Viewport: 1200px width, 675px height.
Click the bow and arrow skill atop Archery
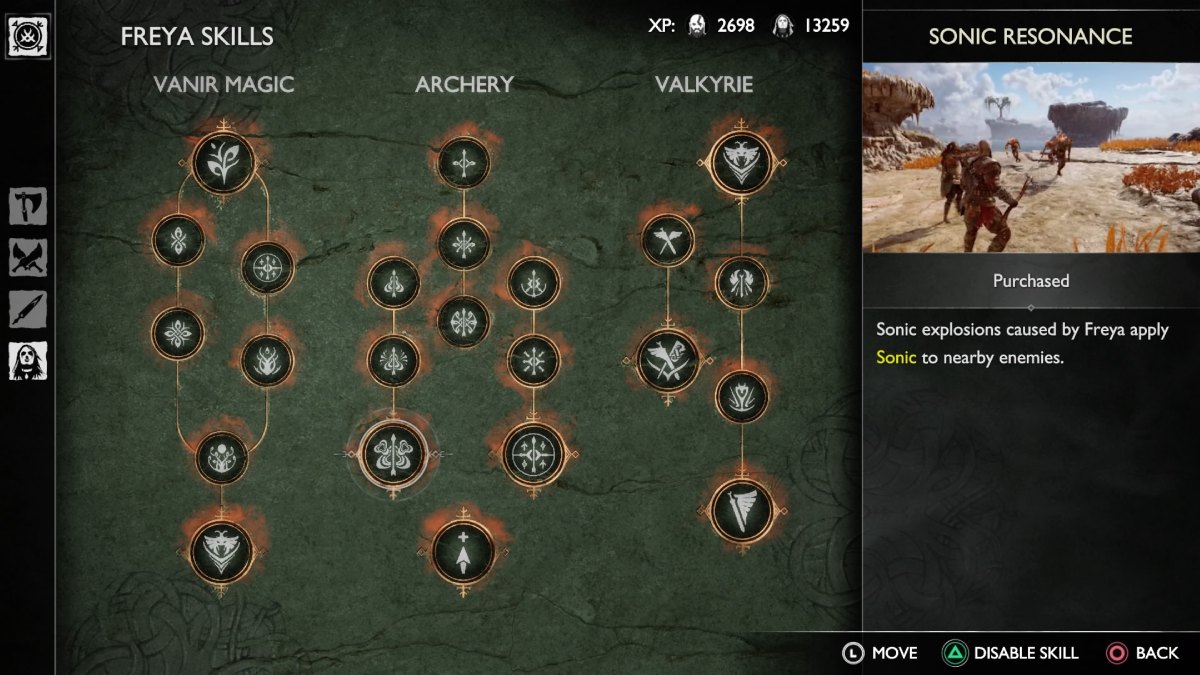click(463, 162)
